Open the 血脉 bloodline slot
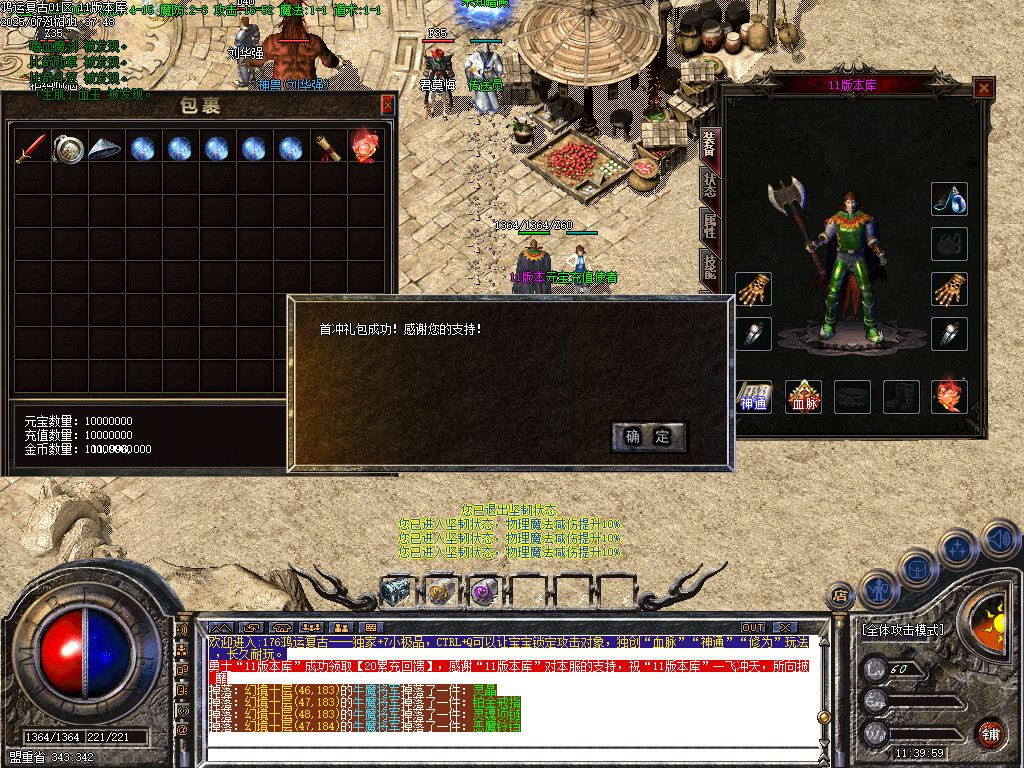This screenshot has height=768, width=1024. (802, 397)
